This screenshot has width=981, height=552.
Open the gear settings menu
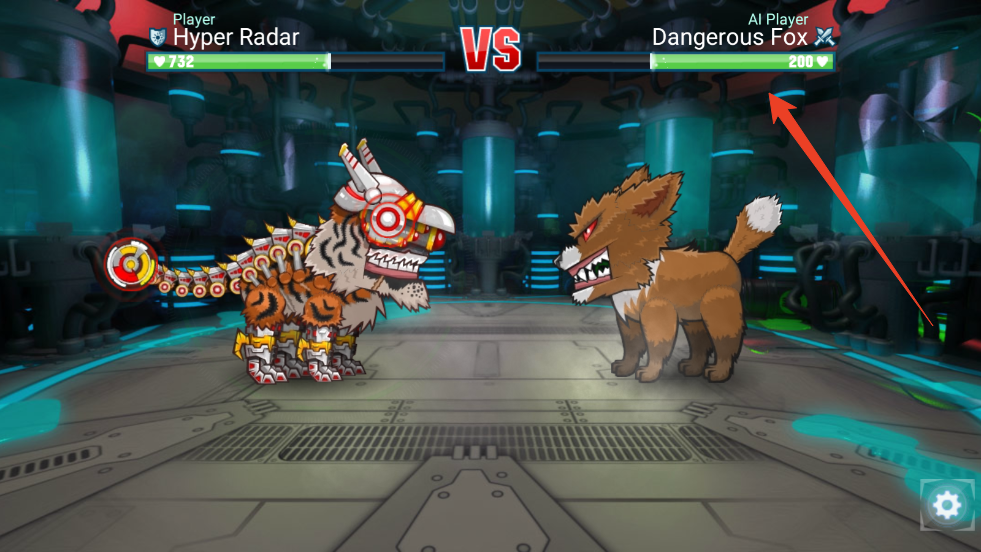(x=945, y=505)
